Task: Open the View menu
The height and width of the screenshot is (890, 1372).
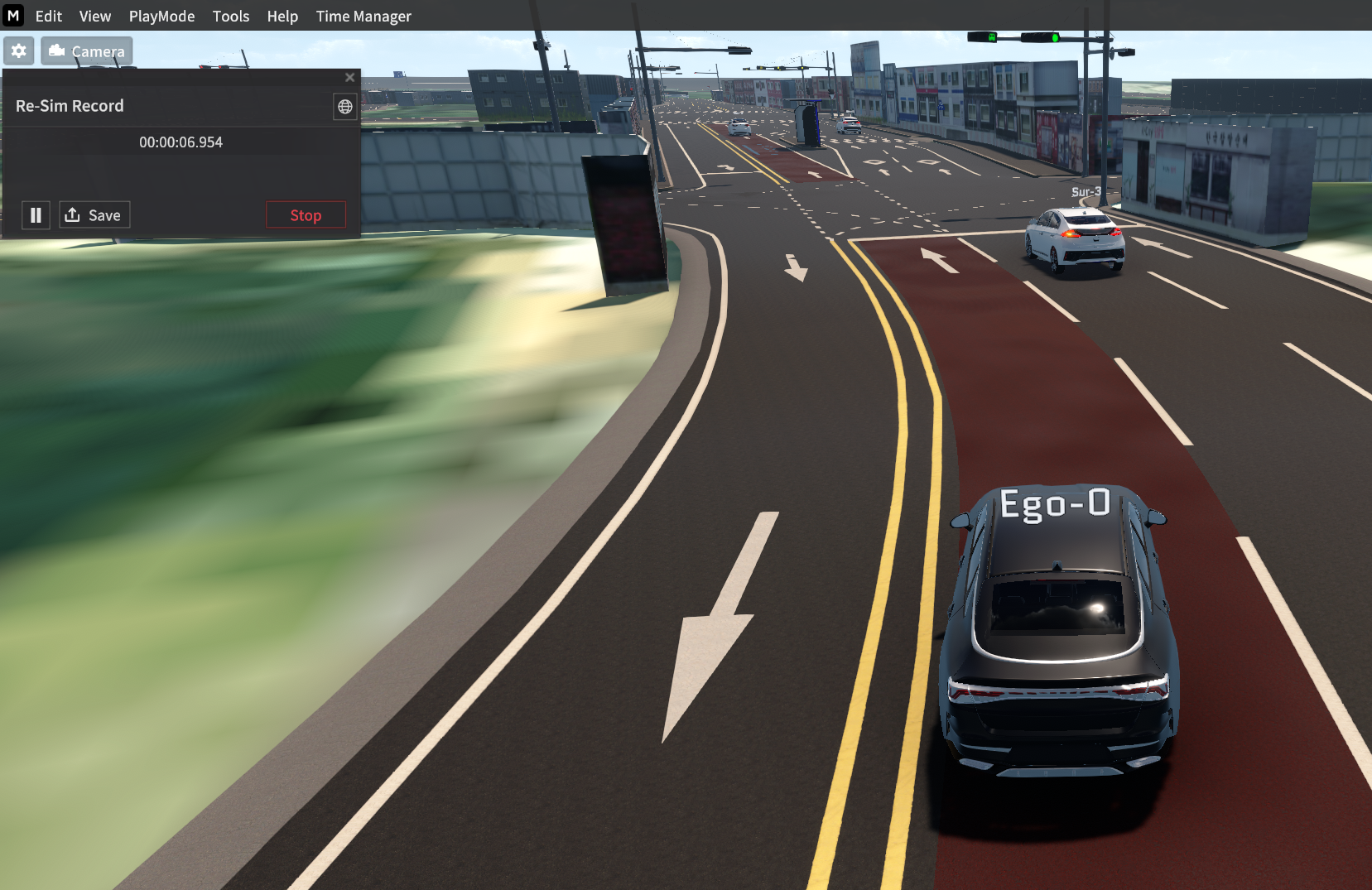Action: pyautogui.click(x=95, y=17)
